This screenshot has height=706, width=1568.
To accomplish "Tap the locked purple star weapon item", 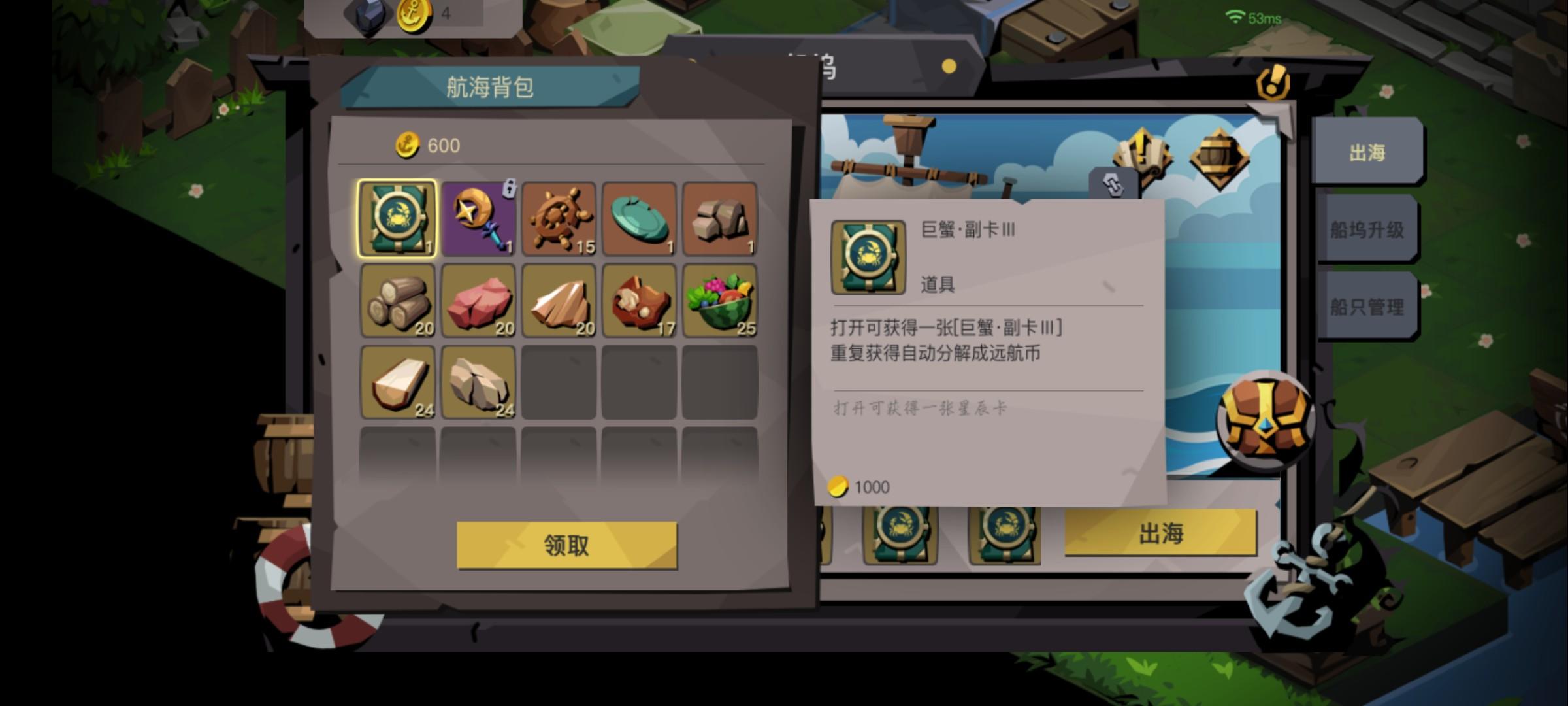I will click(478, 220).
